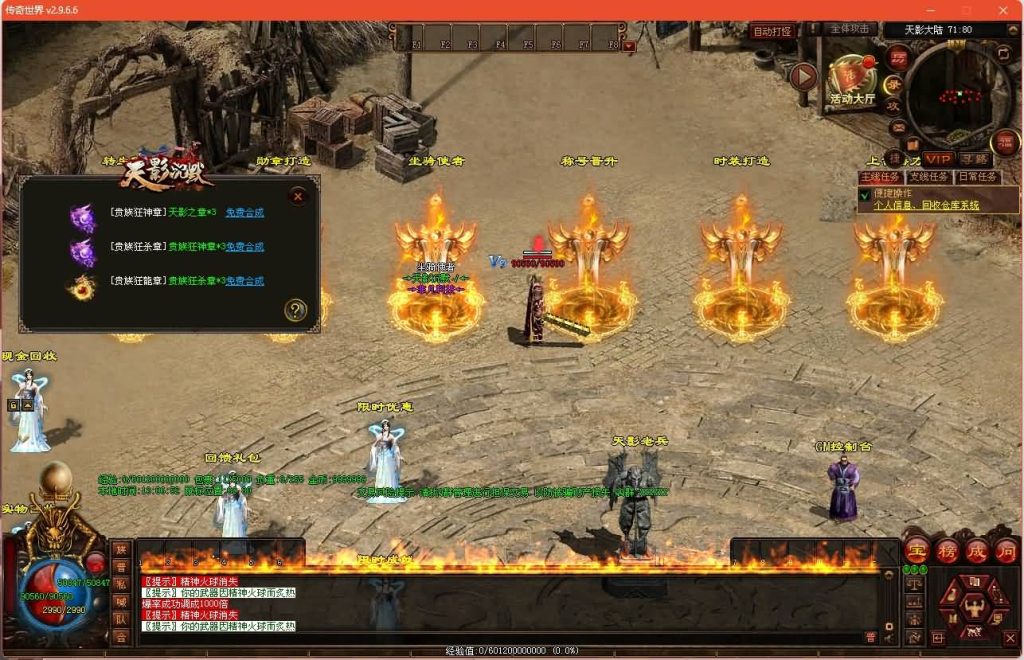Switch to the 主线任务 tab

click(881, 177)
